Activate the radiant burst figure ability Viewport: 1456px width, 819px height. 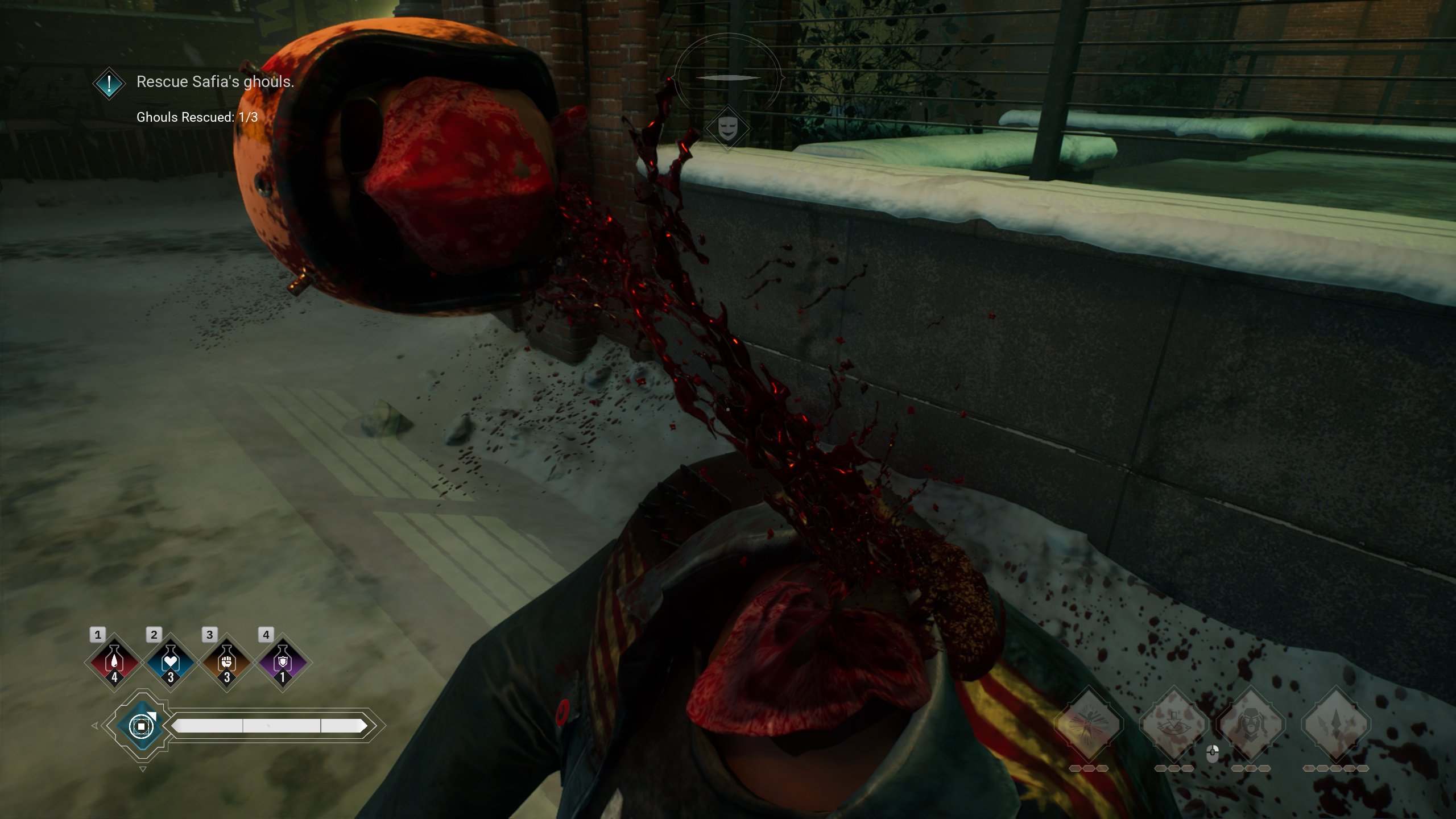tap(1089, 724)
